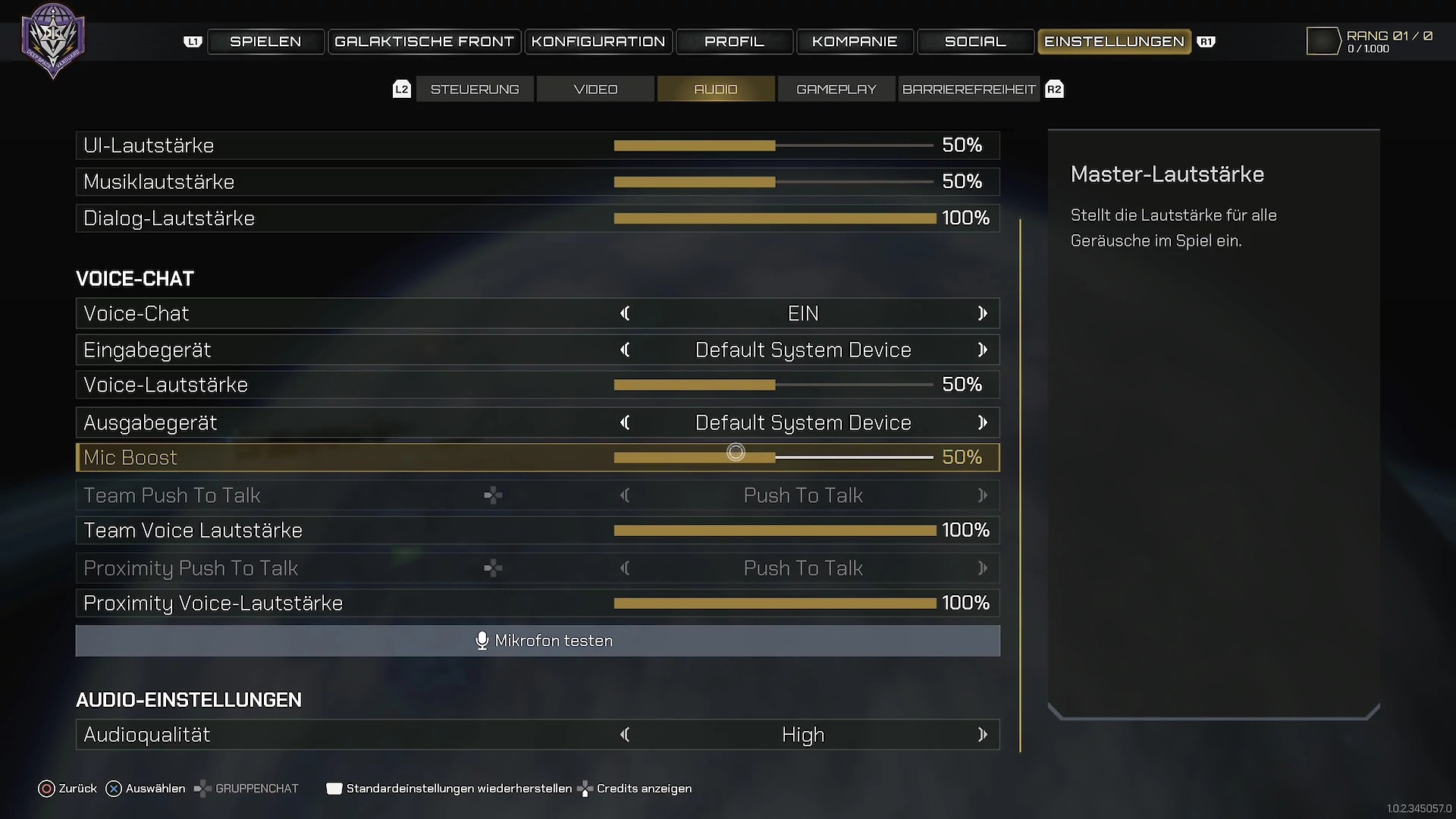Open the KONFIGURATION tab
Viewport: 1456px width, 819px height.
tap(598, 42)
